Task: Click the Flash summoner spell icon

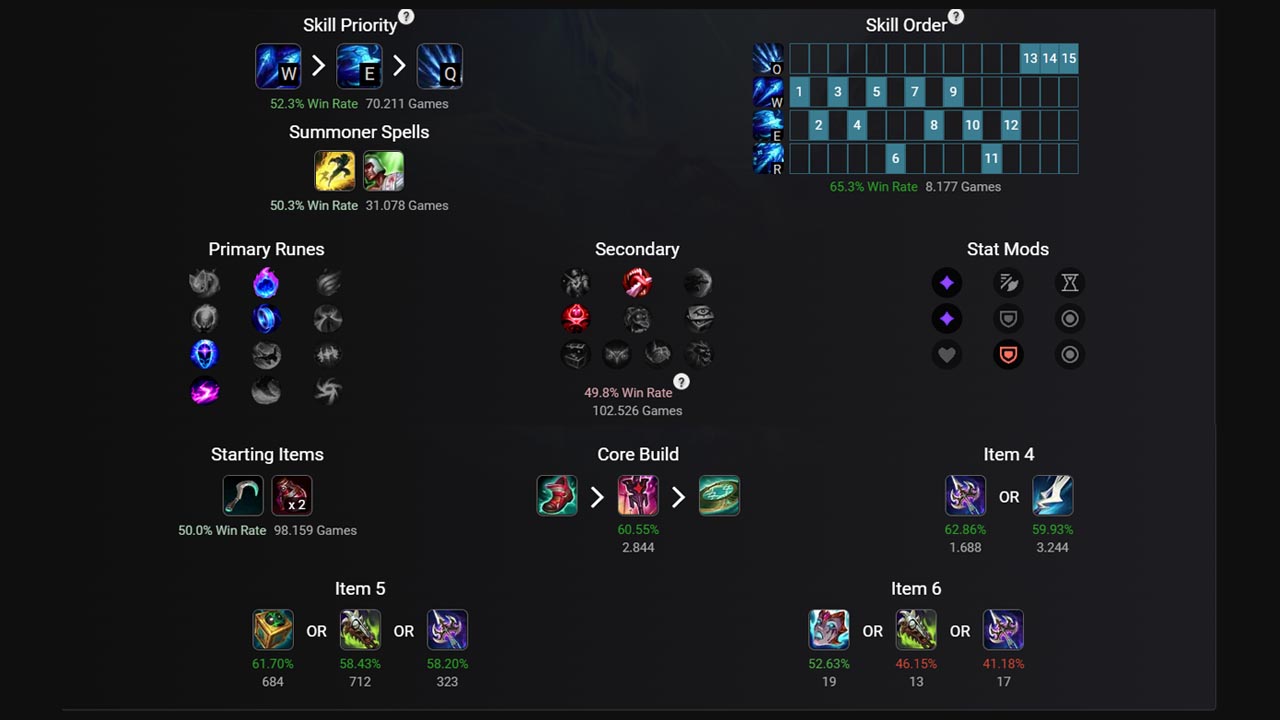Action: (x=335, y=170)
